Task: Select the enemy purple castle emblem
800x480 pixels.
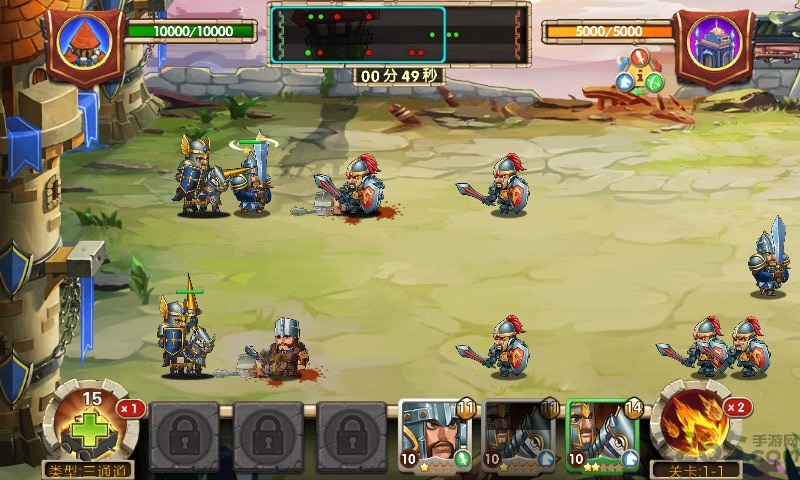Action: [x=713, y=45]
